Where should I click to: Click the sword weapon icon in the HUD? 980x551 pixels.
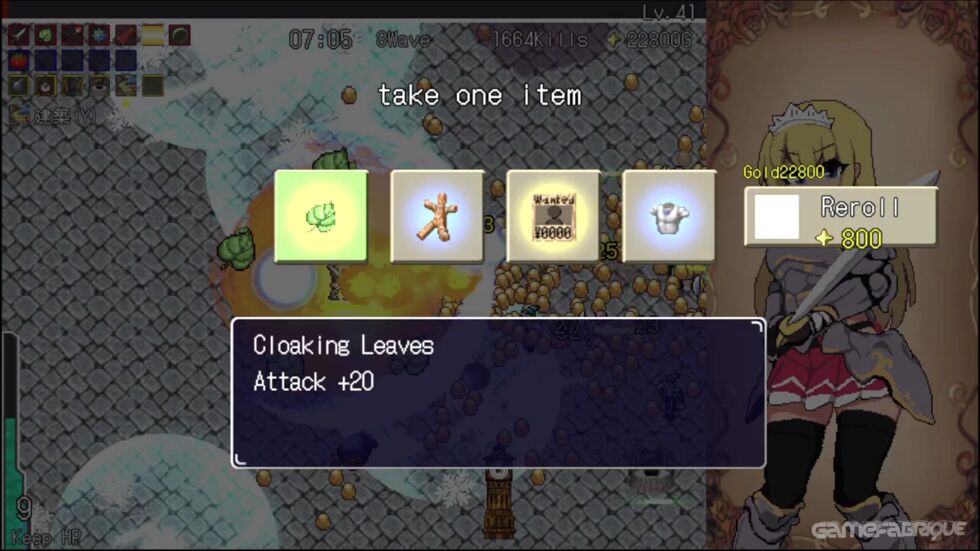click(20, 36)
